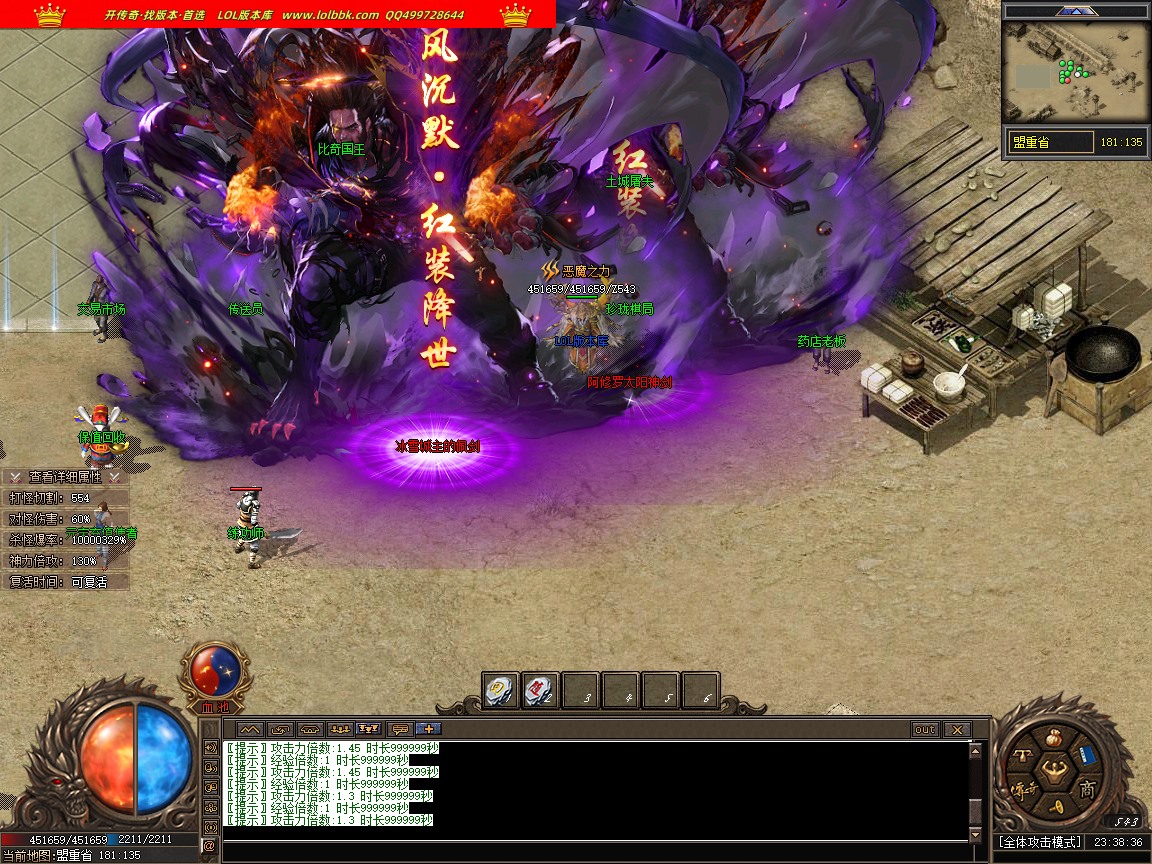Image resolution: width=1152 pixels, height=864 pixels.
Task: Open the skill book with the blue book icon
Action: point(1087,756)
